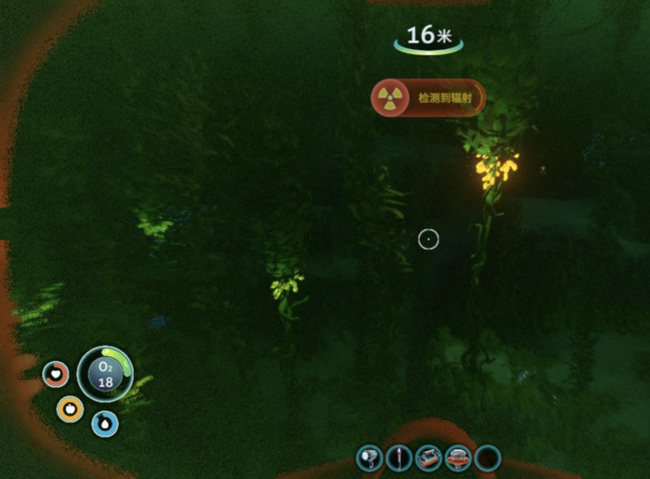This screenshot has height=479, width=650.
Task: Click the empty quick slot
Action: [x=487, y=459]
